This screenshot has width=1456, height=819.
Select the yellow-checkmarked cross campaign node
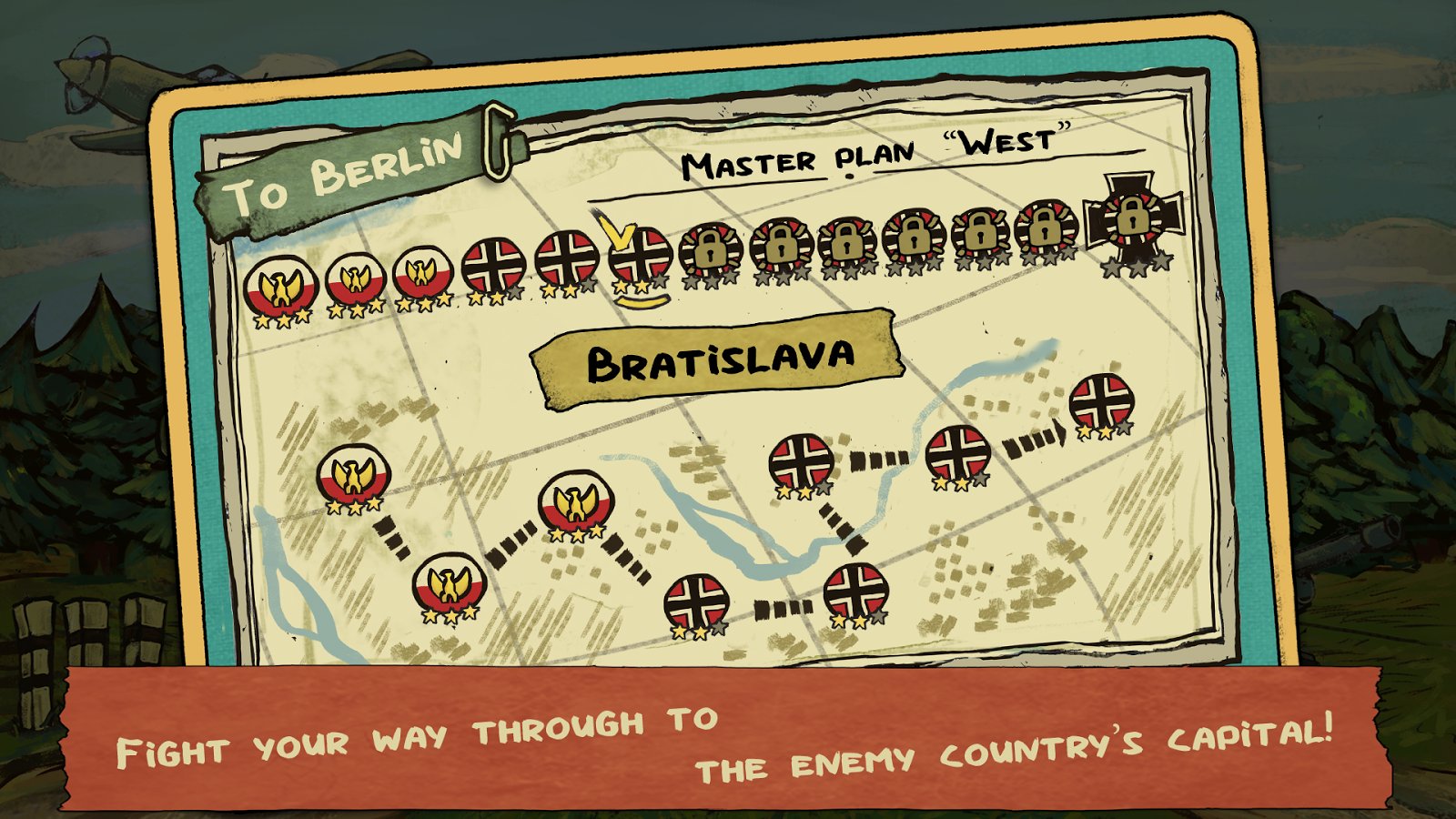[x=640, y=255]
